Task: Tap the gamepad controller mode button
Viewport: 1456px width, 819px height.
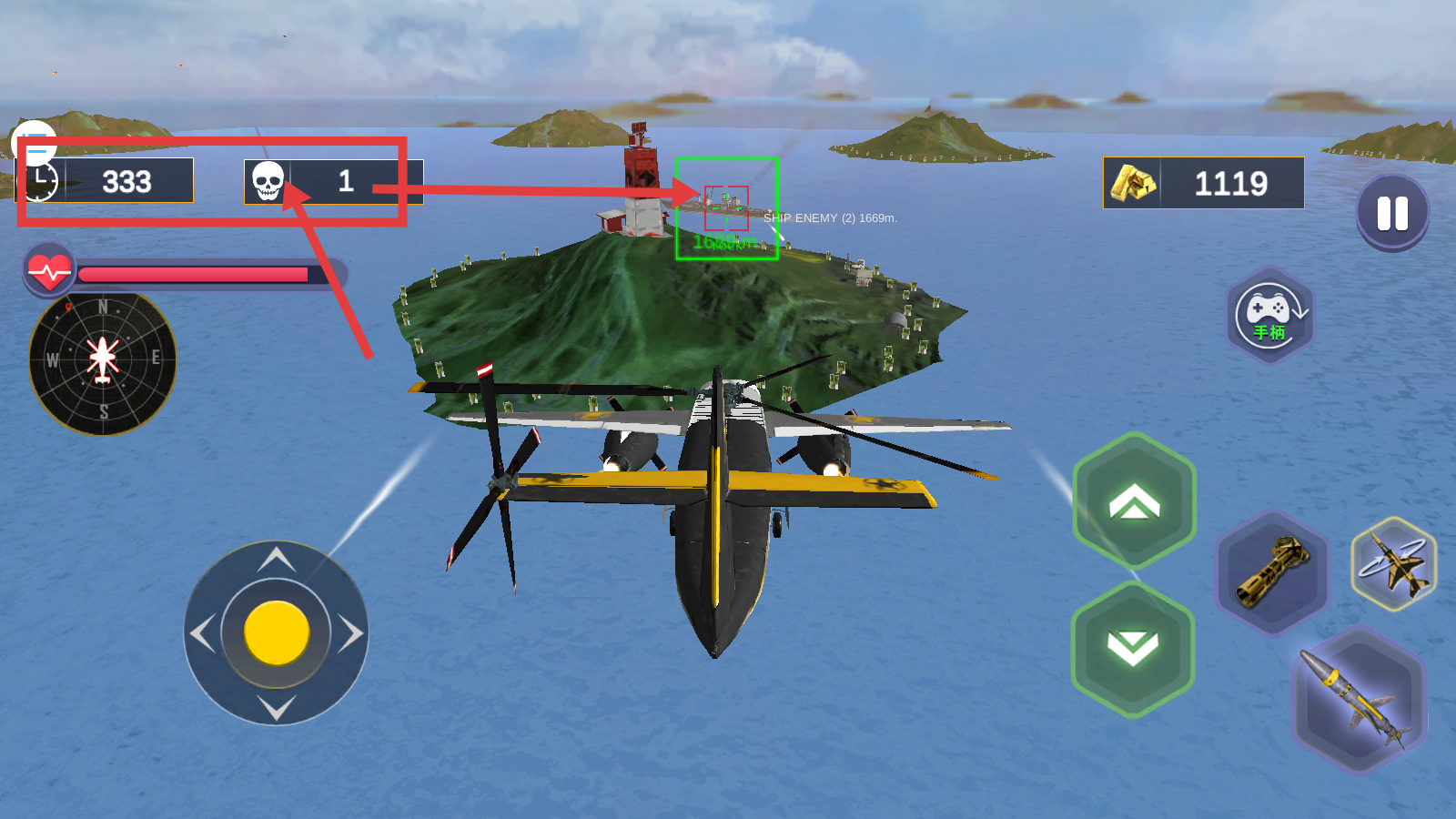Action: [1270, 315]
